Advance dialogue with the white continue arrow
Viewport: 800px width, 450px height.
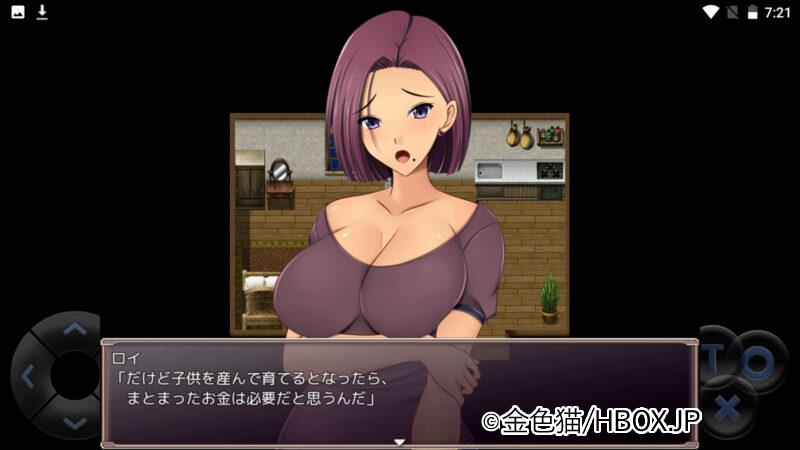click(399, 441)
